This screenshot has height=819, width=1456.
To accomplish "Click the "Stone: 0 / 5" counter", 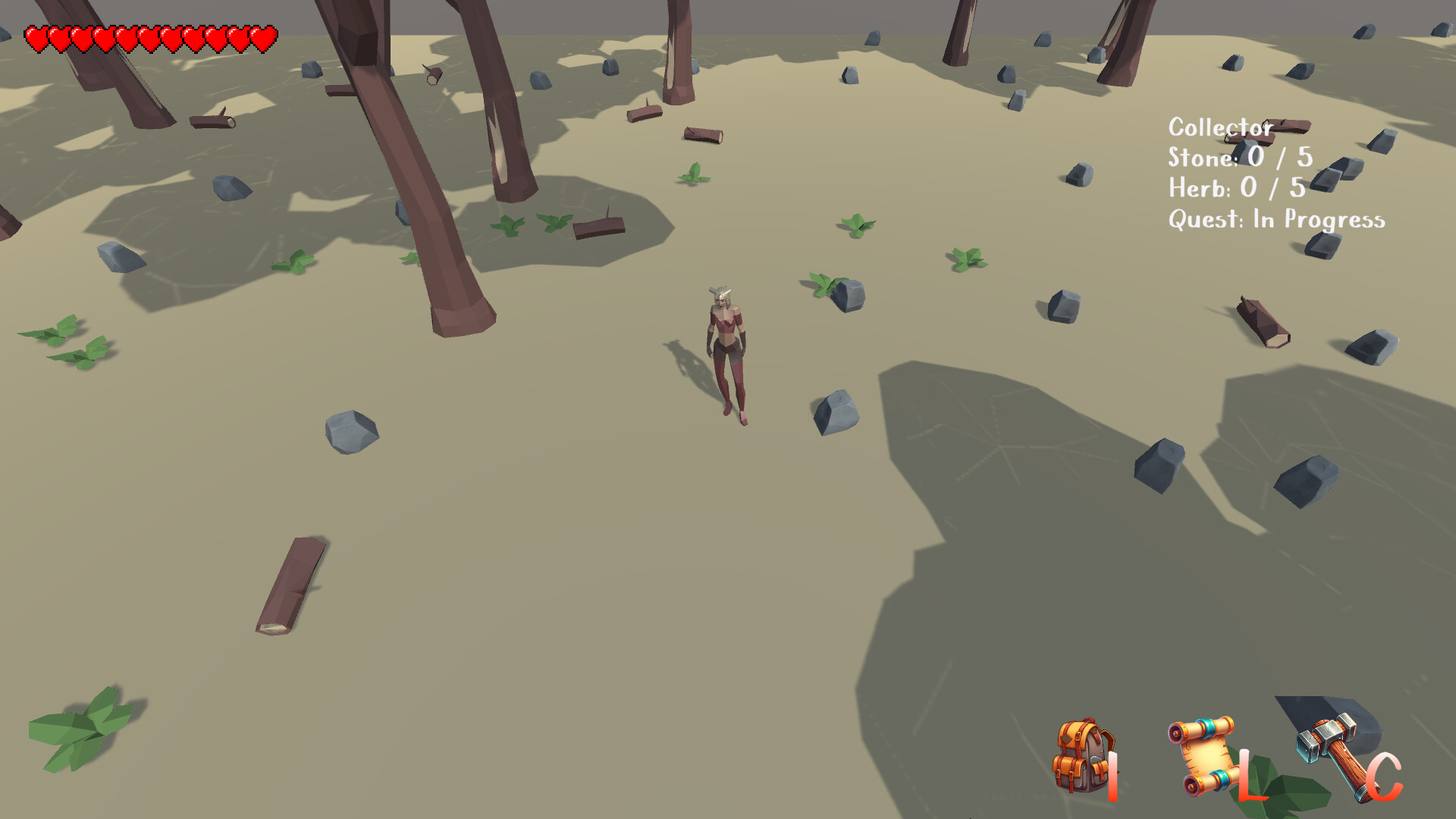I will point(1239,158).
